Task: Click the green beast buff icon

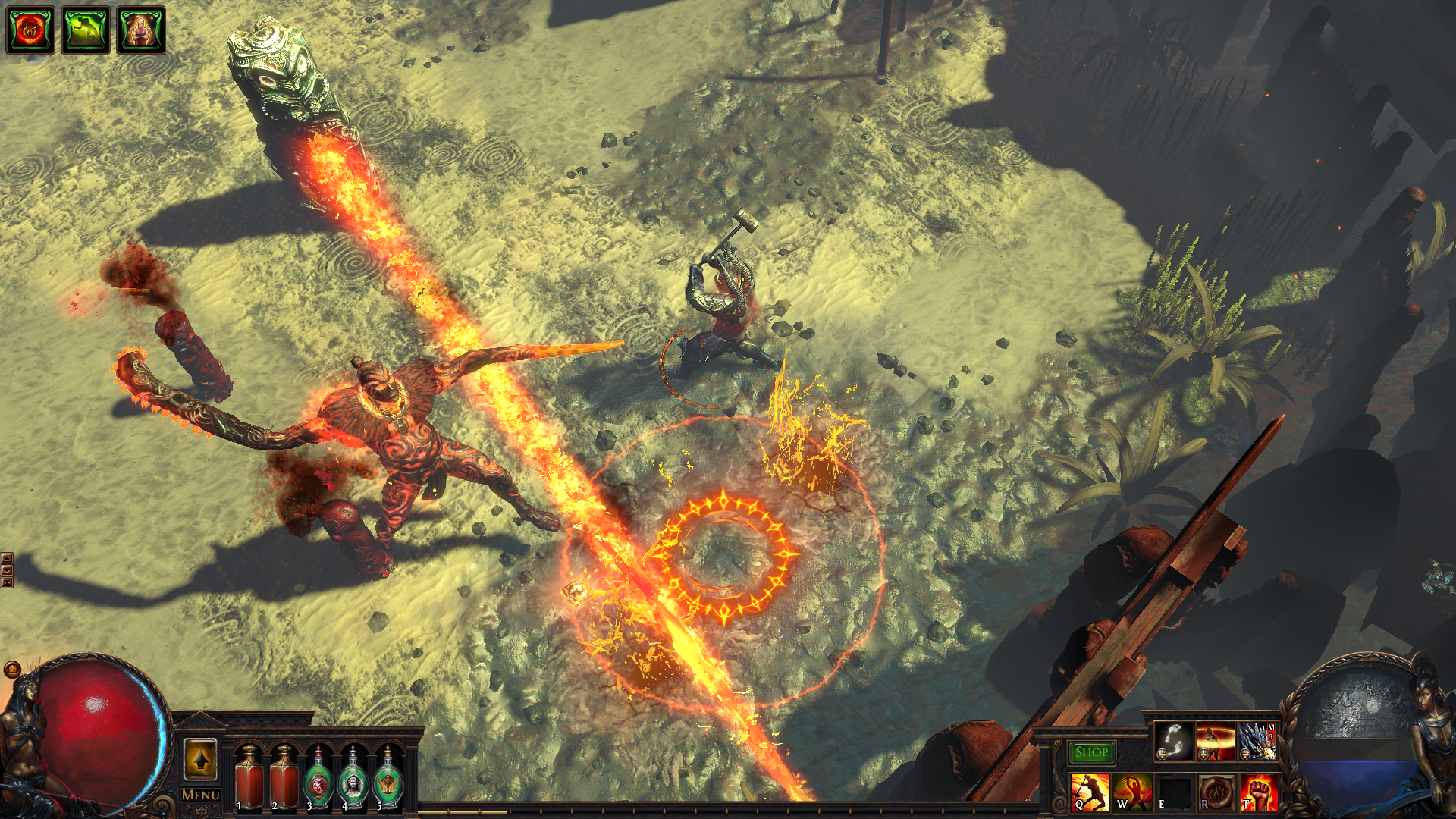Action: (x=82, y=24)
